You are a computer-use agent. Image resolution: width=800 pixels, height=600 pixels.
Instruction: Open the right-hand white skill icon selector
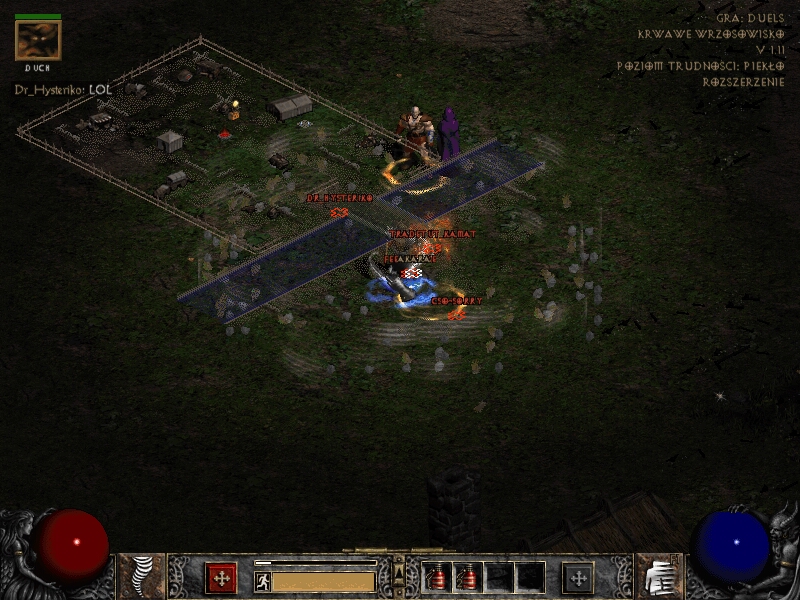[659, 577]
